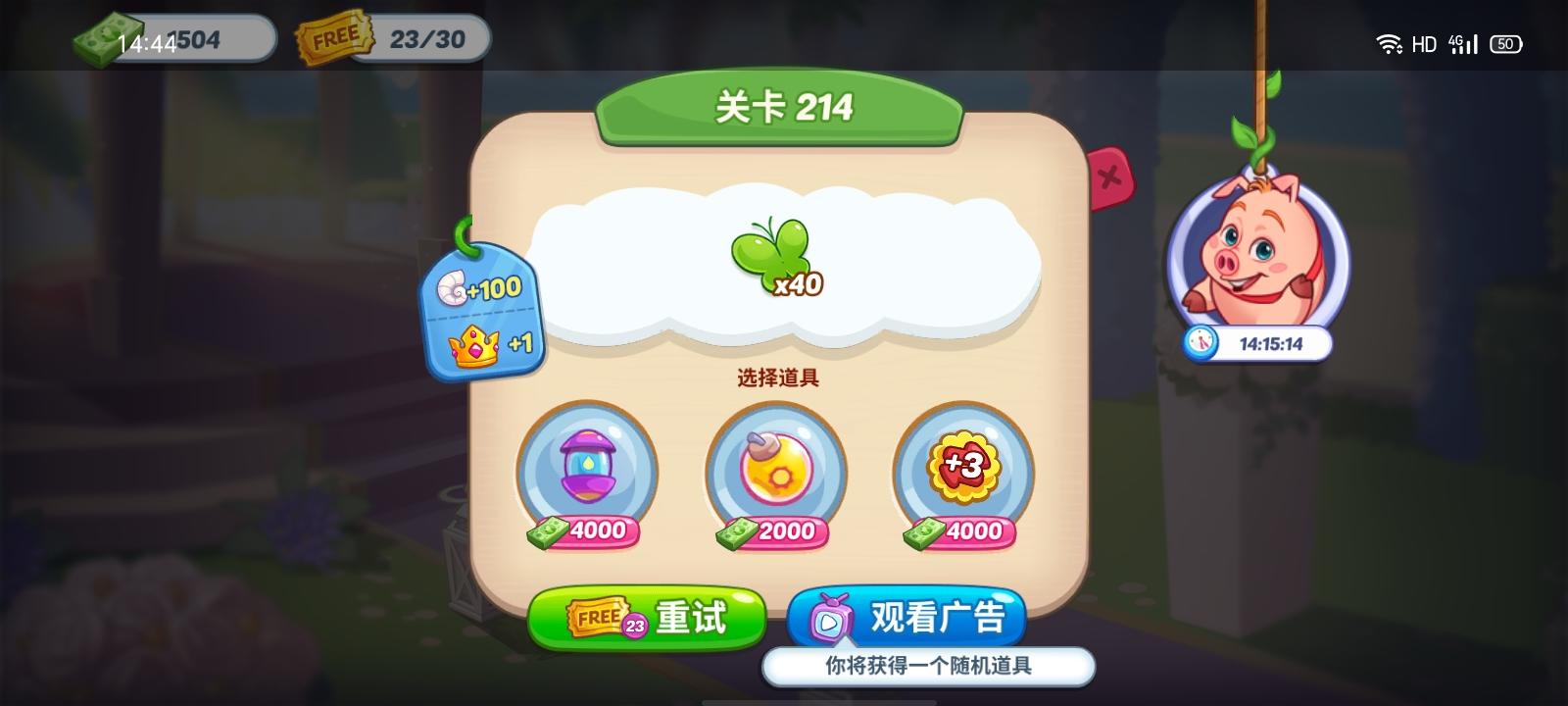This screenshot has height=706, width=1568.
Task: Tap the shell +100 reward on the hanging tag
Action: click(x=482, y=289)
